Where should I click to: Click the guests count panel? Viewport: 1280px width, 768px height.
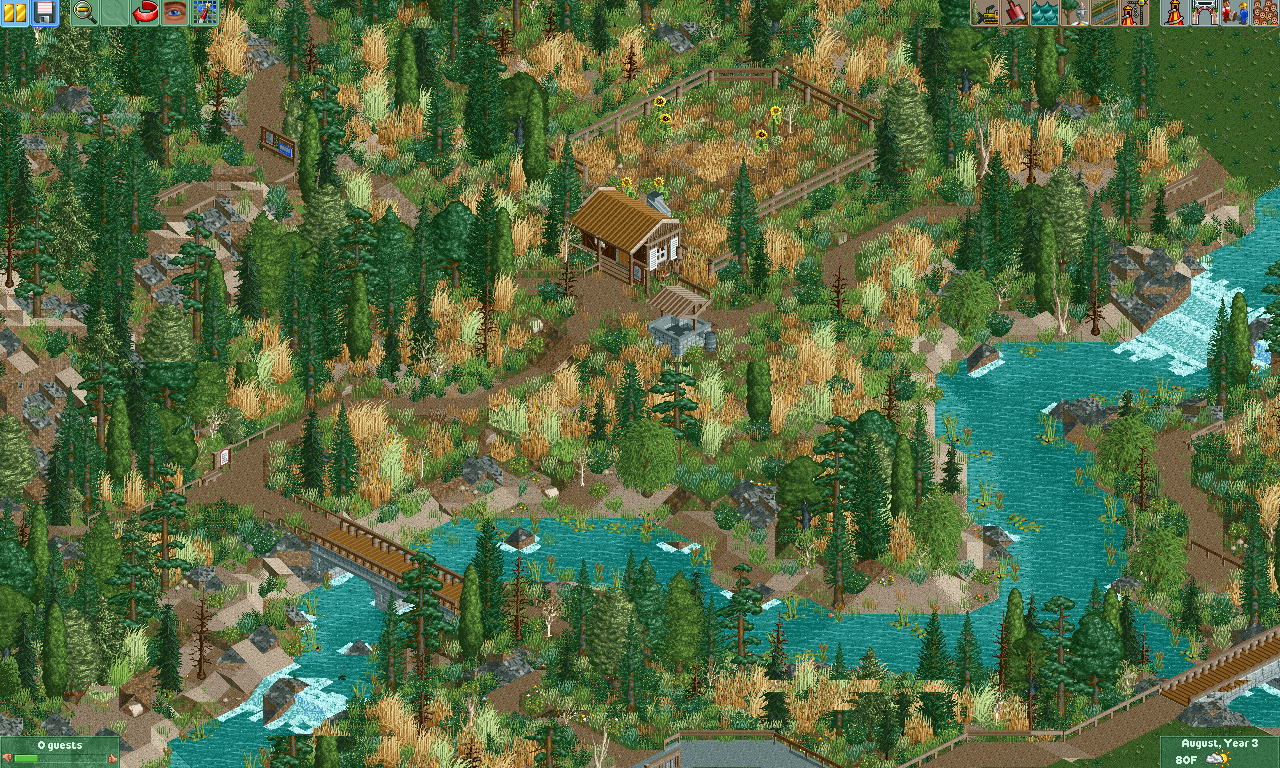click(60, 752)
